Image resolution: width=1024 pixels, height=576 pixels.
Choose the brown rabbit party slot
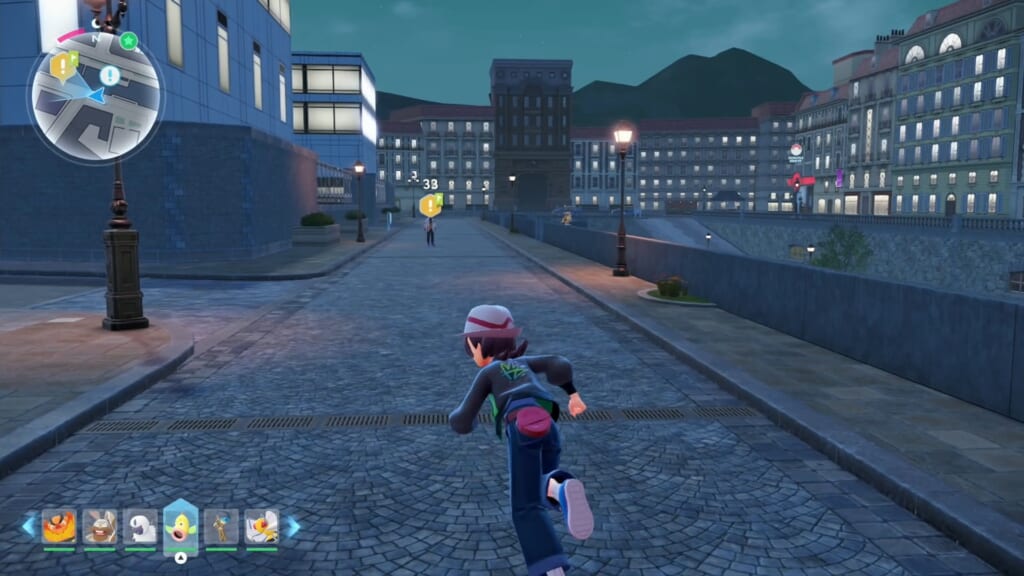click(x=100, y=526)
